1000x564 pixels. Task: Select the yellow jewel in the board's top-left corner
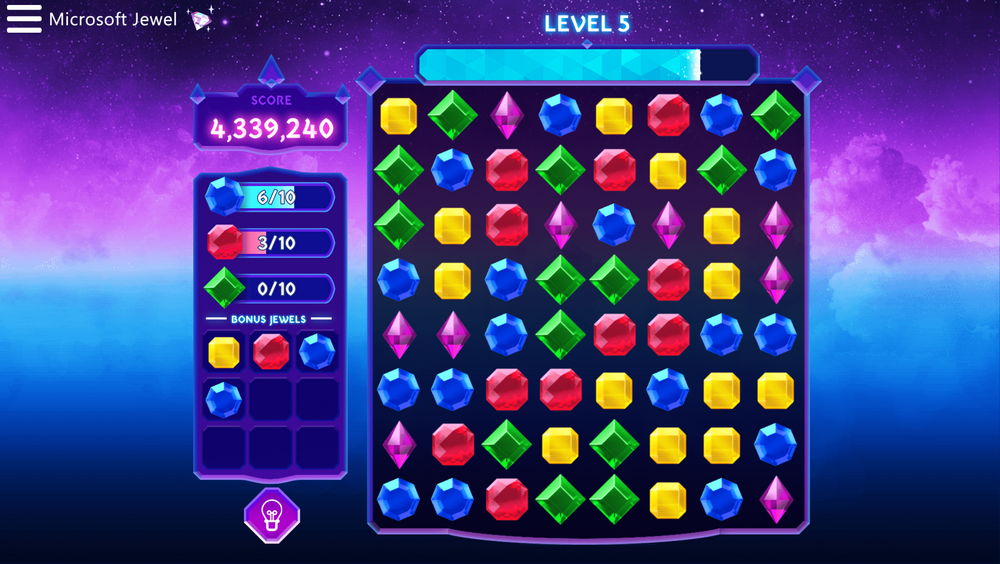coord(398,115)
